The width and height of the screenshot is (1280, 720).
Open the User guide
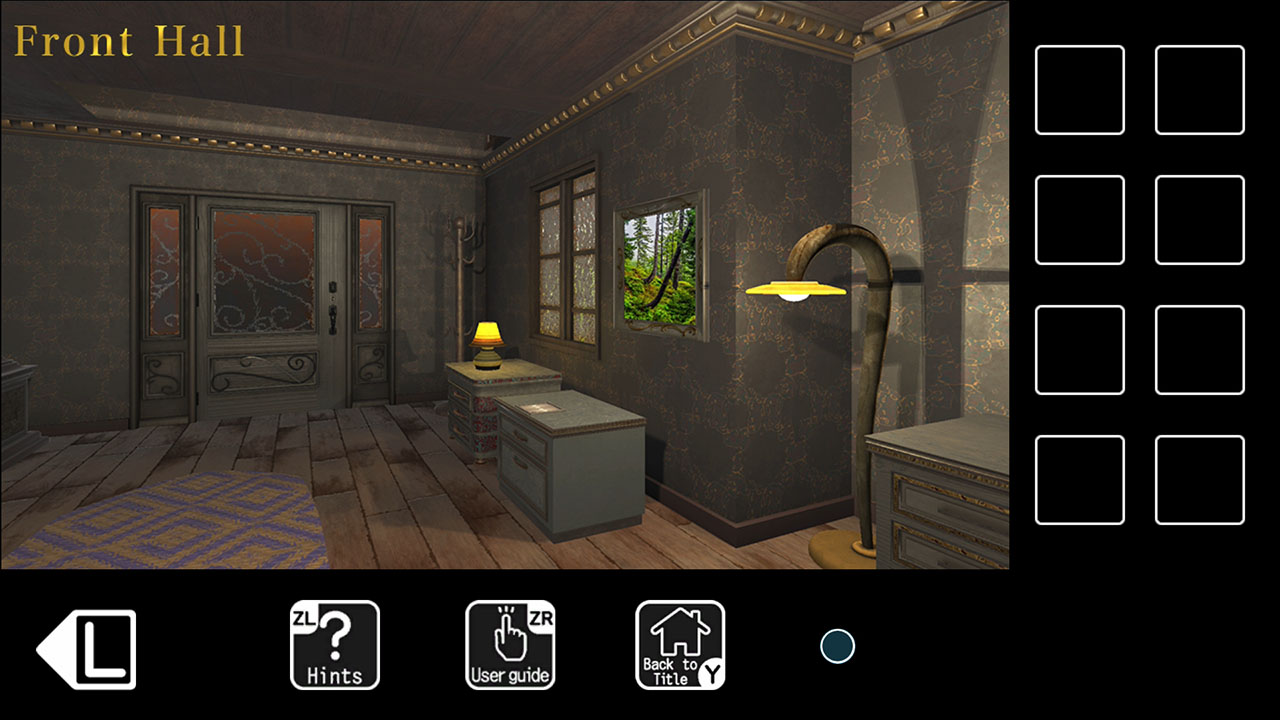510,645
